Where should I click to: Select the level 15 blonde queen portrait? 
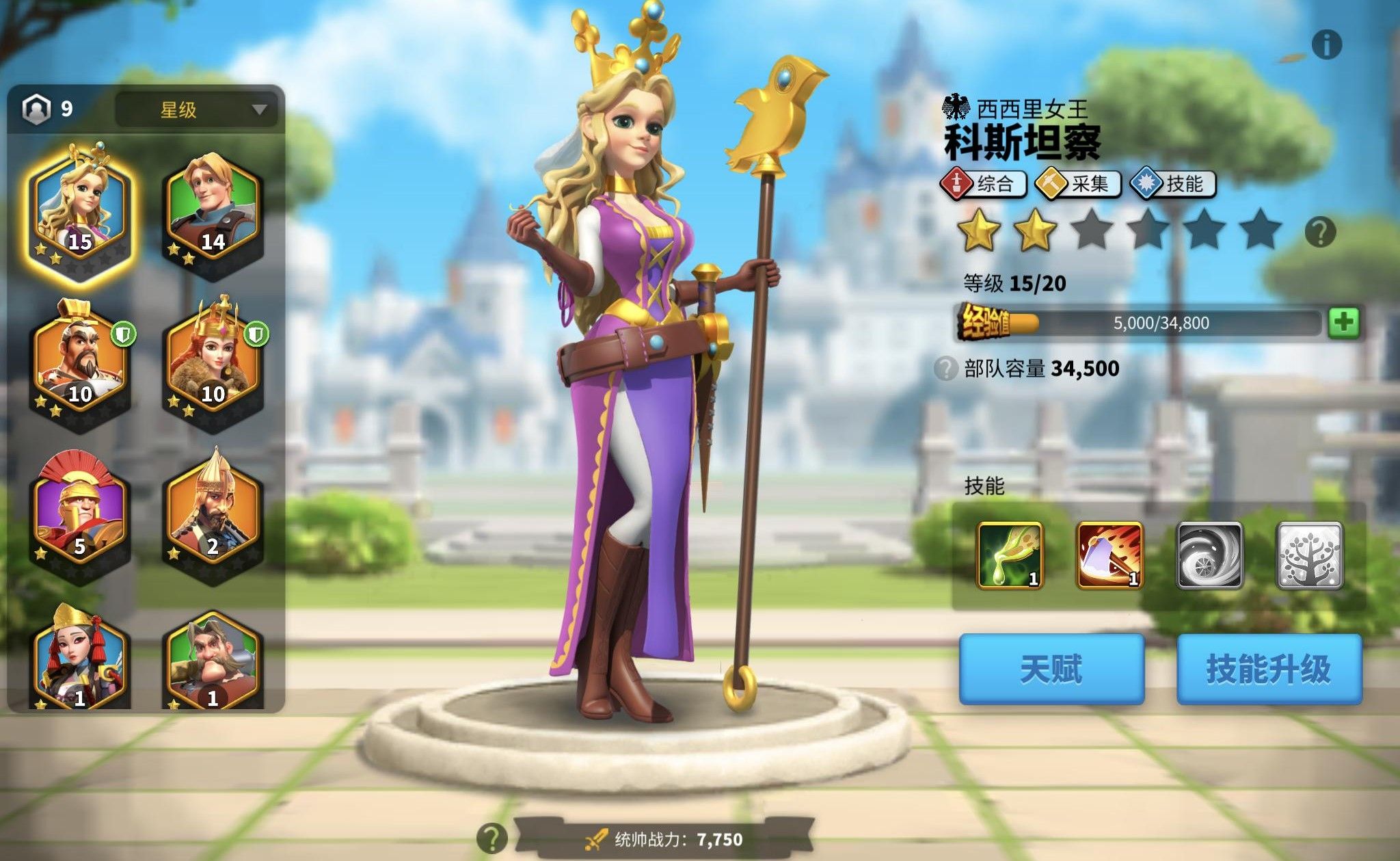coord(79,211)
